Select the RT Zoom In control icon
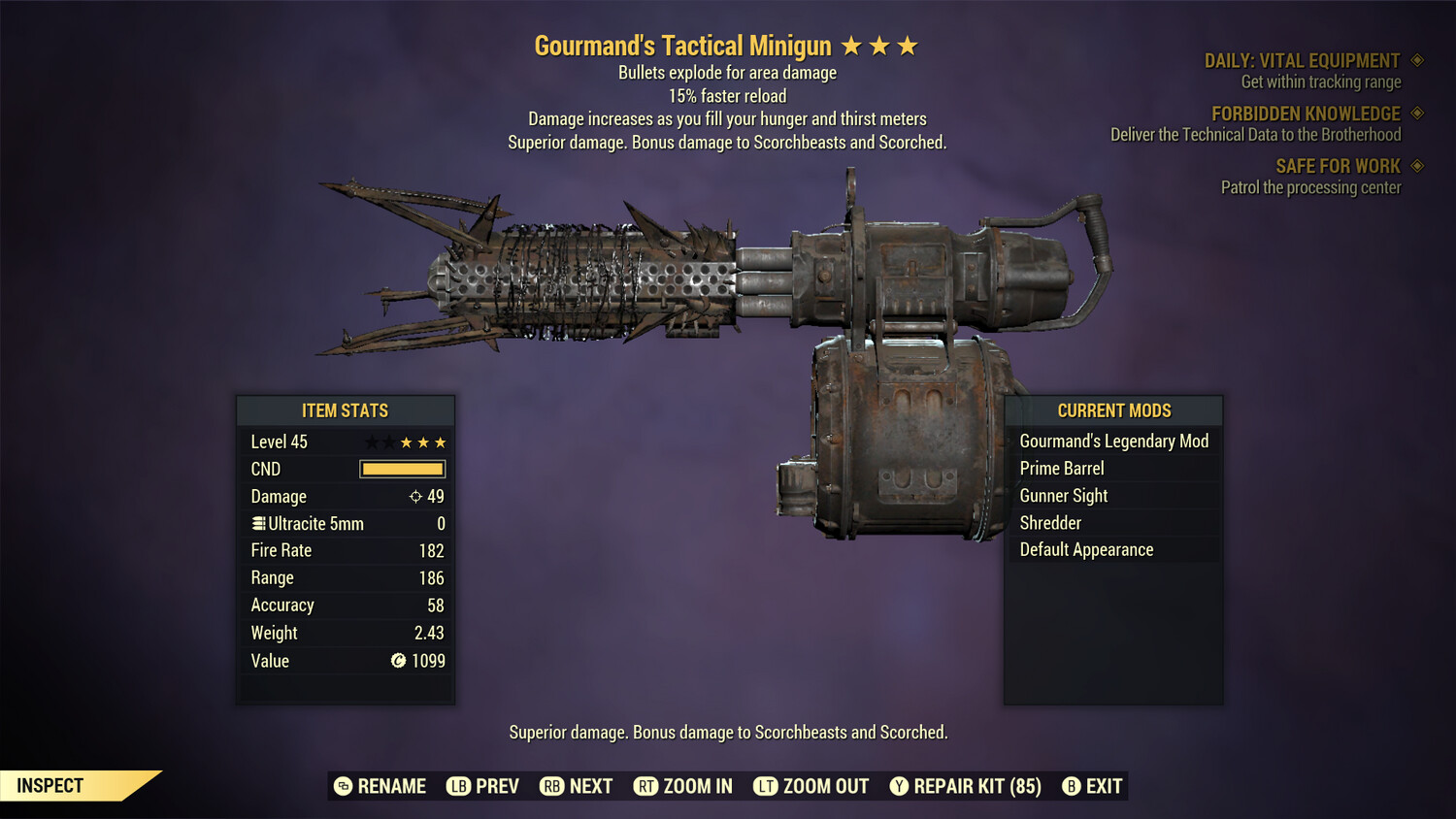Viewport: 1456px width, 819px height. click(x=646, y=786)
